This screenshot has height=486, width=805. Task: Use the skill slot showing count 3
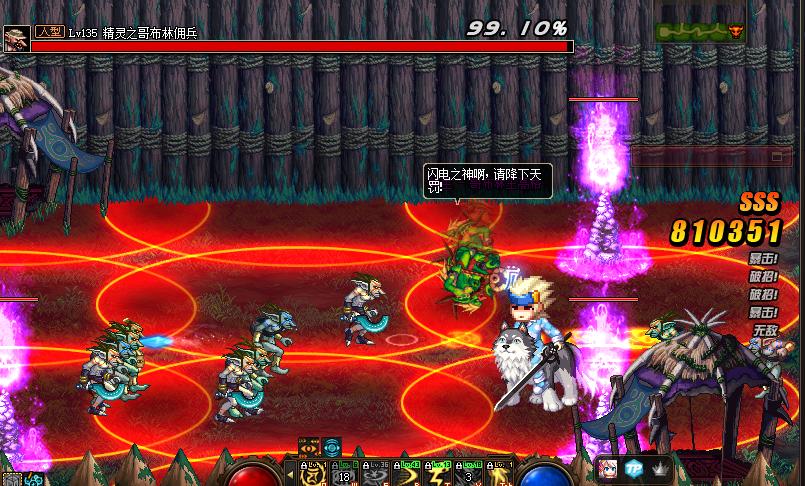coord(469,475)
